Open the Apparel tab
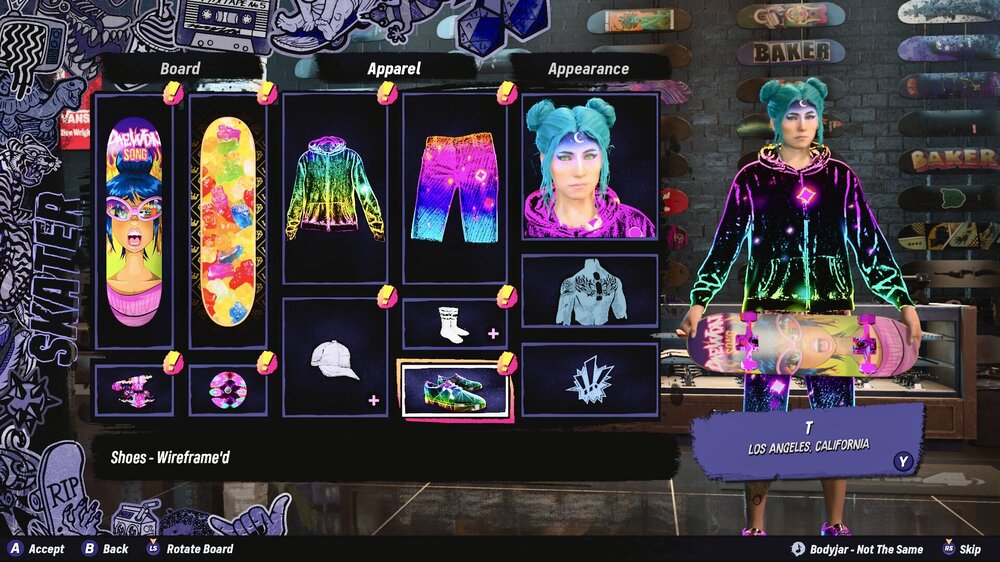The width and height of the screenshot is (1000, 562). click(394, 69)
